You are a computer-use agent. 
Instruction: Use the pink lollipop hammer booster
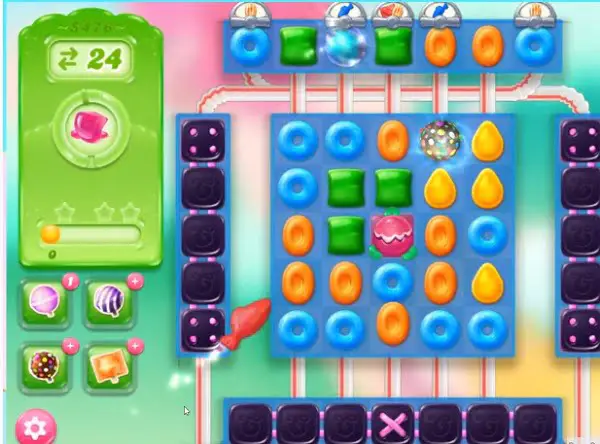pyautogui.click(x=47, y=304)
